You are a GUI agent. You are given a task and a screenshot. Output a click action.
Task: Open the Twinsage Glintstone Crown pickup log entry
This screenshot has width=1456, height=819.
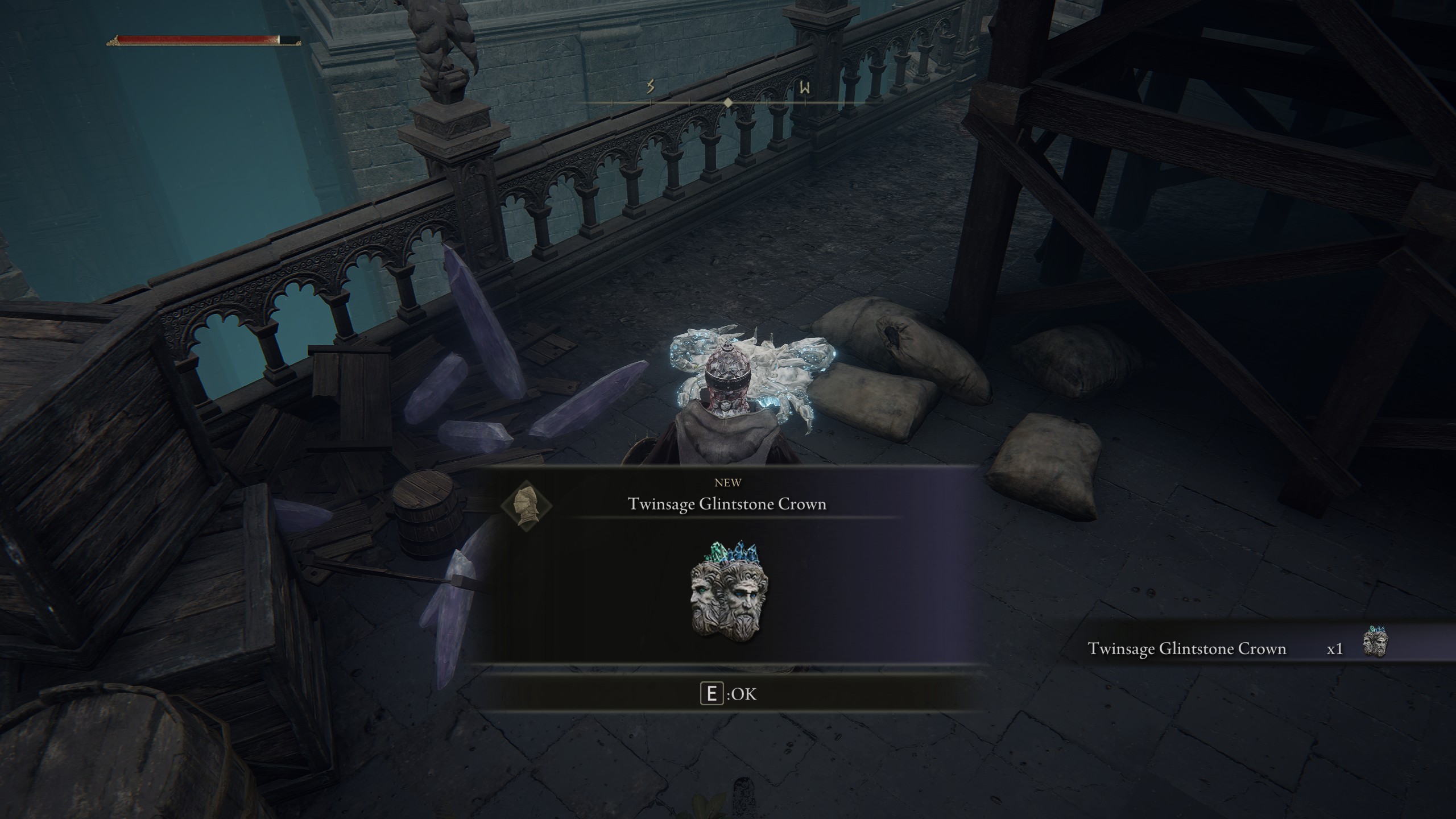1186,649
